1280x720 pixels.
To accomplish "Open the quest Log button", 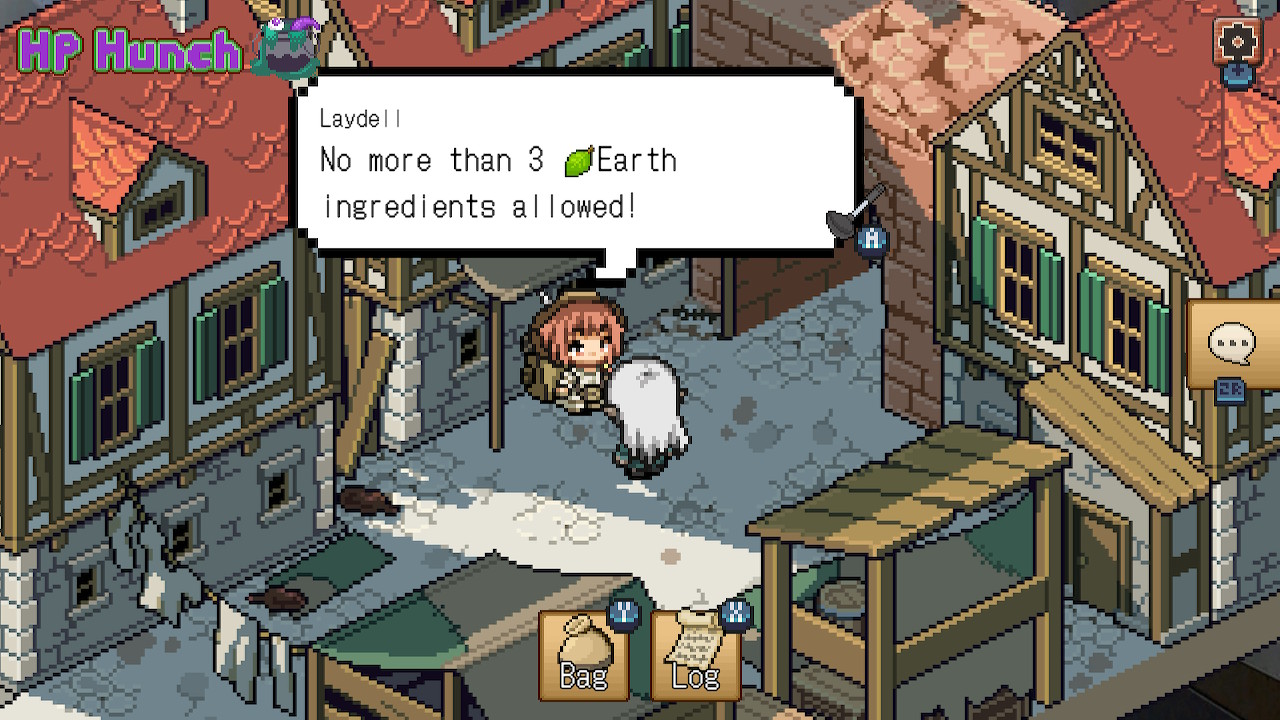I will [694, 655].
